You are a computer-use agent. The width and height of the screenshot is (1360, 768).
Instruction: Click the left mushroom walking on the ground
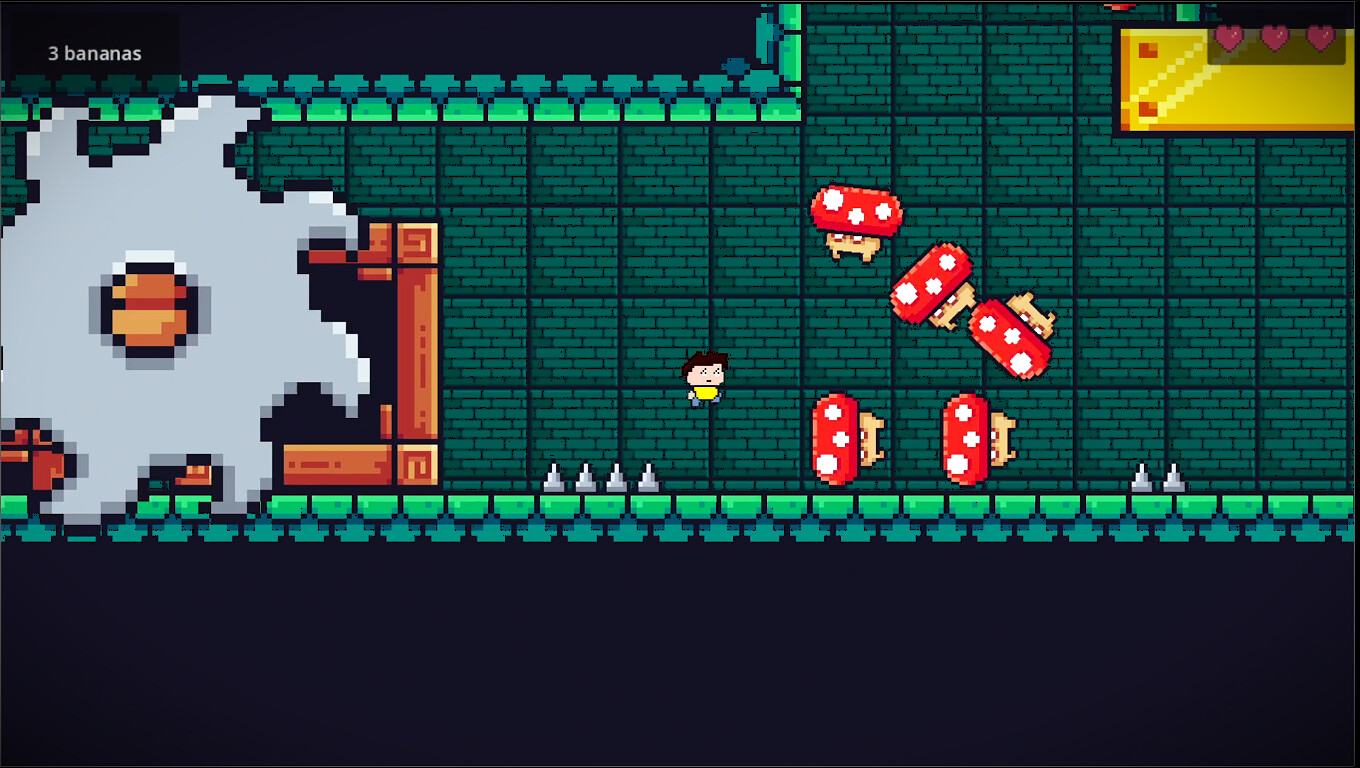coord(845,438)
